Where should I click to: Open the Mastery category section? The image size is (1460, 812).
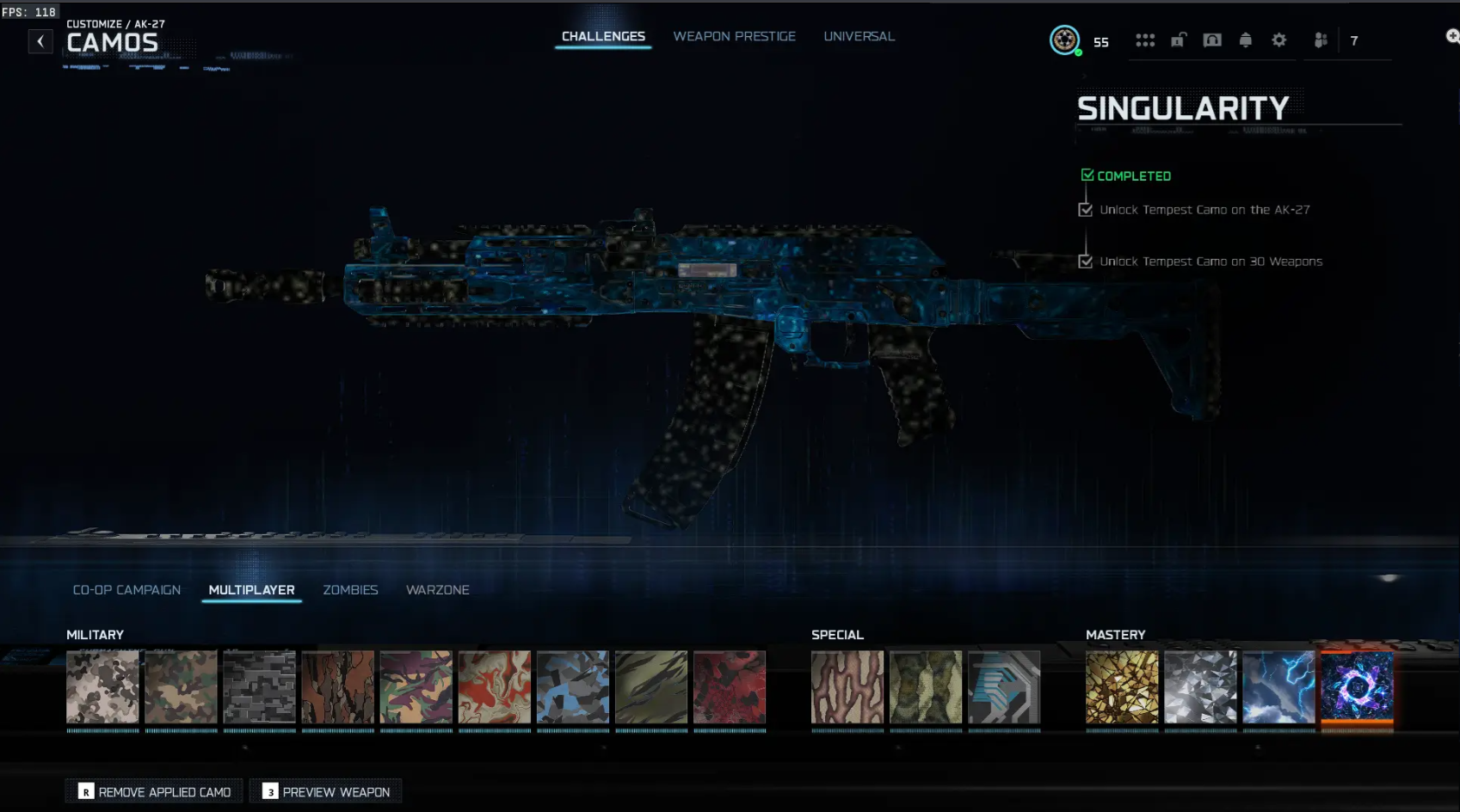1117,634
